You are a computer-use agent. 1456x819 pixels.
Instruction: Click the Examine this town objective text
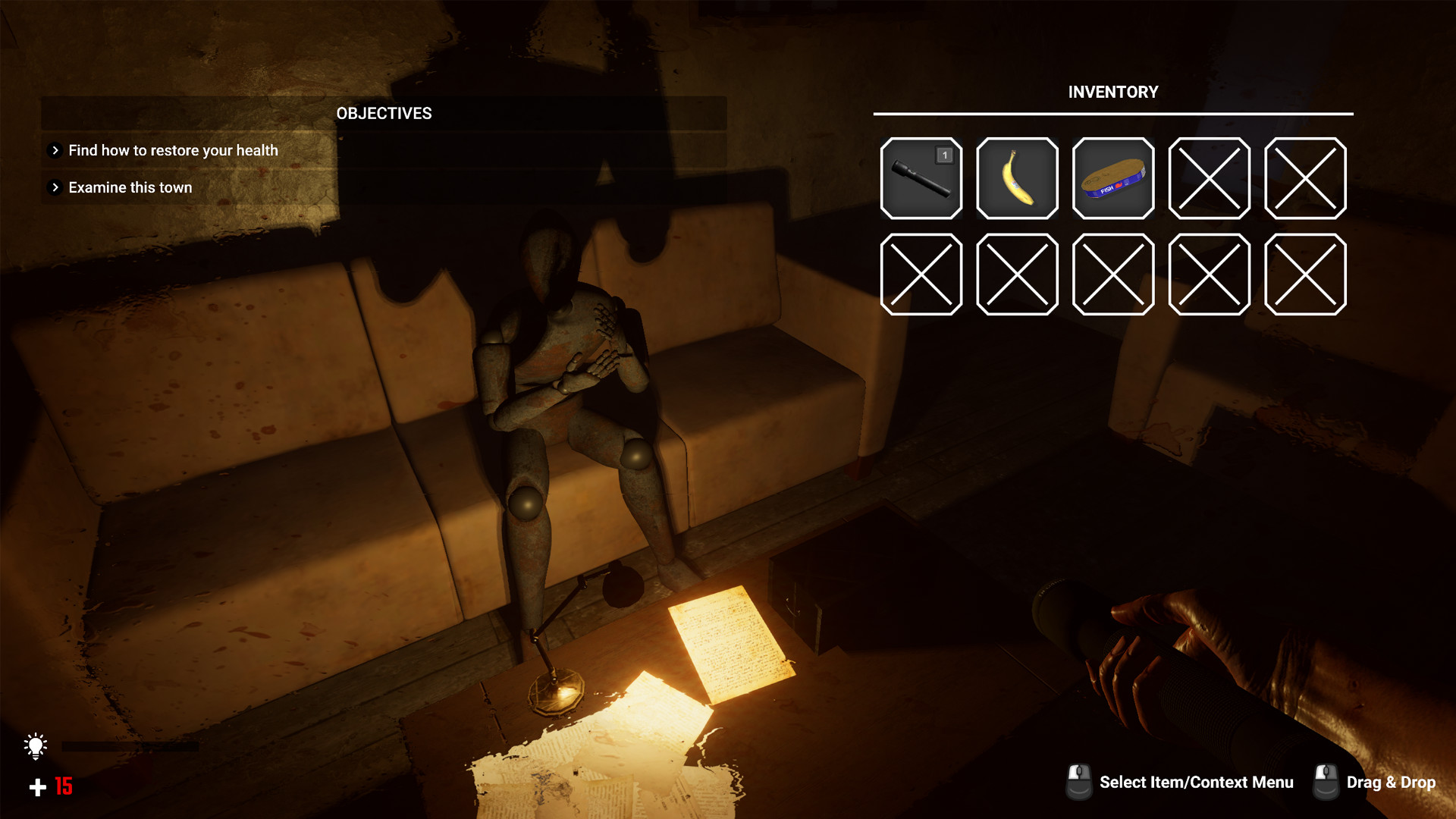(130, 187)
